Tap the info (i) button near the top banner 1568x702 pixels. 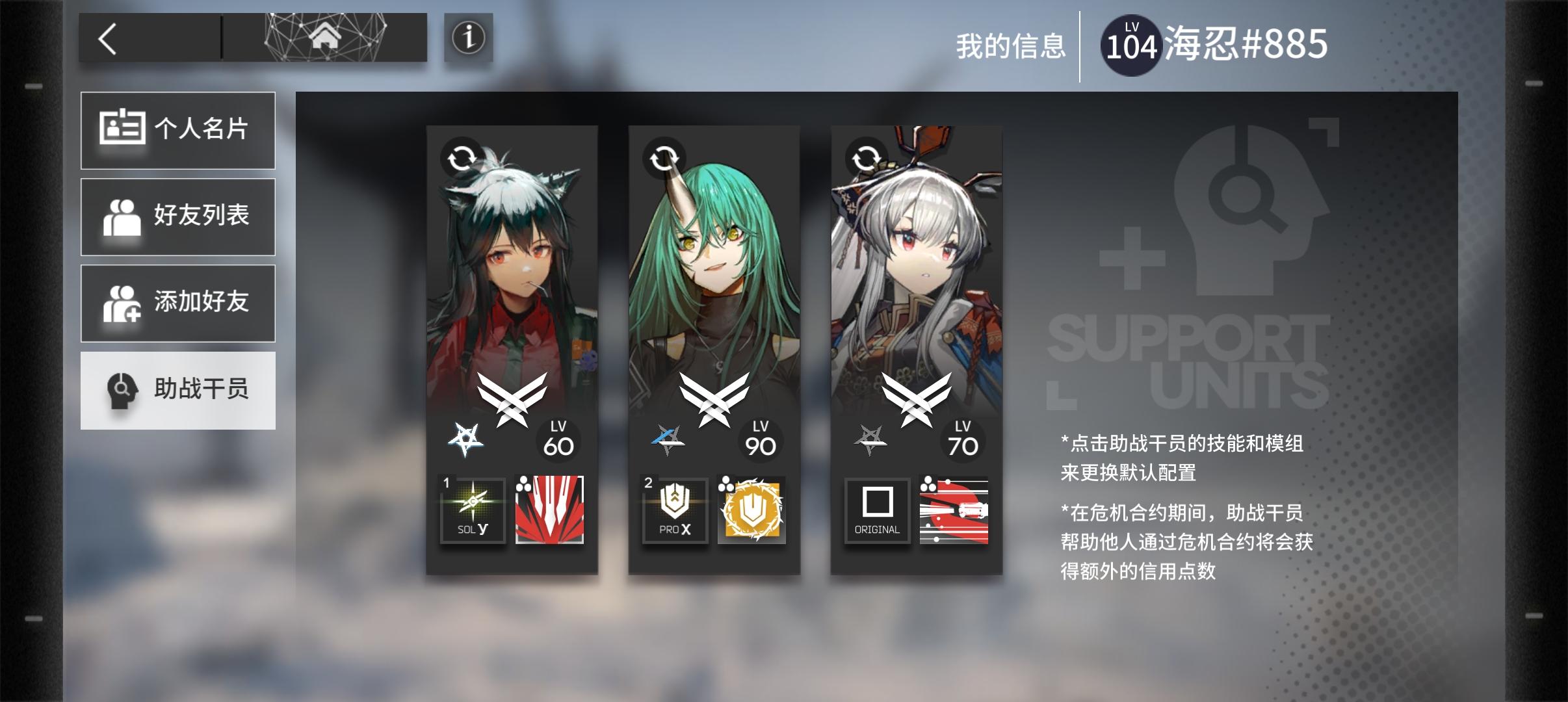tap(467, 39)
